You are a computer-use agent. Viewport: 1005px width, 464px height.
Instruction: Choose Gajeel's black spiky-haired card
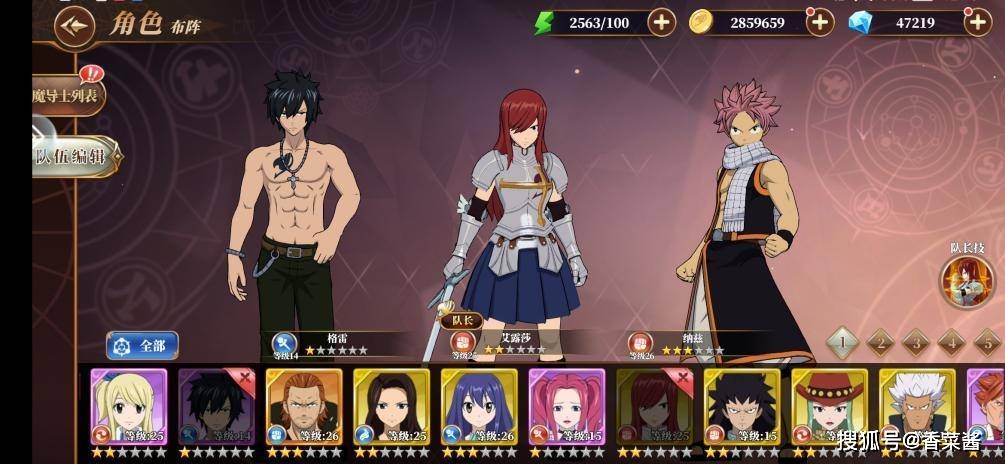[742, 407]
